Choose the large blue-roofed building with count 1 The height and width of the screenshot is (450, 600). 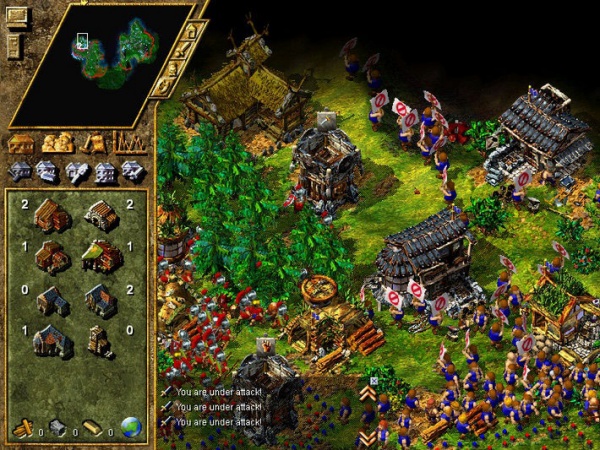(50, 341)
